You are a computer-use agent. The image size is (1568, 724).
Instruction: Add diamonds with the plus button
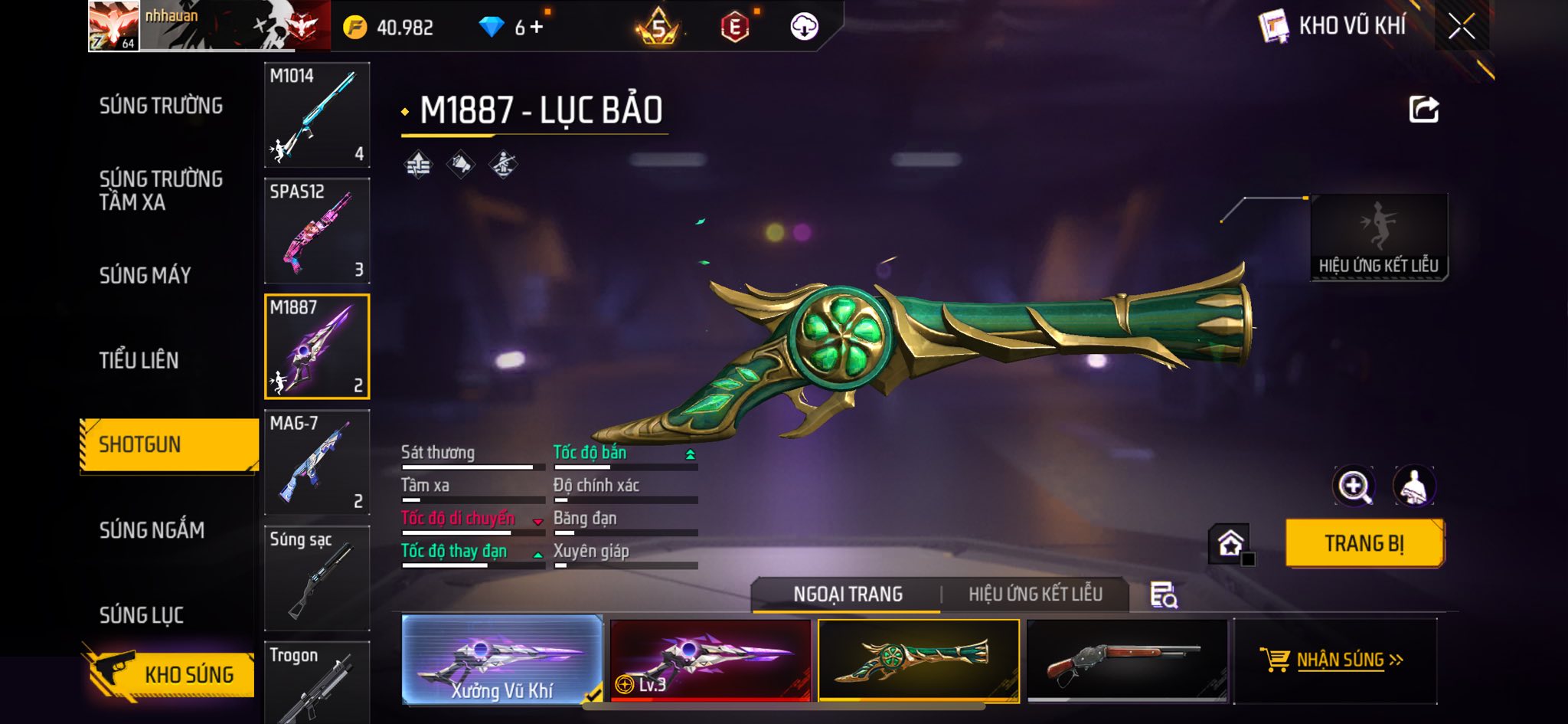tap(537, 28)
